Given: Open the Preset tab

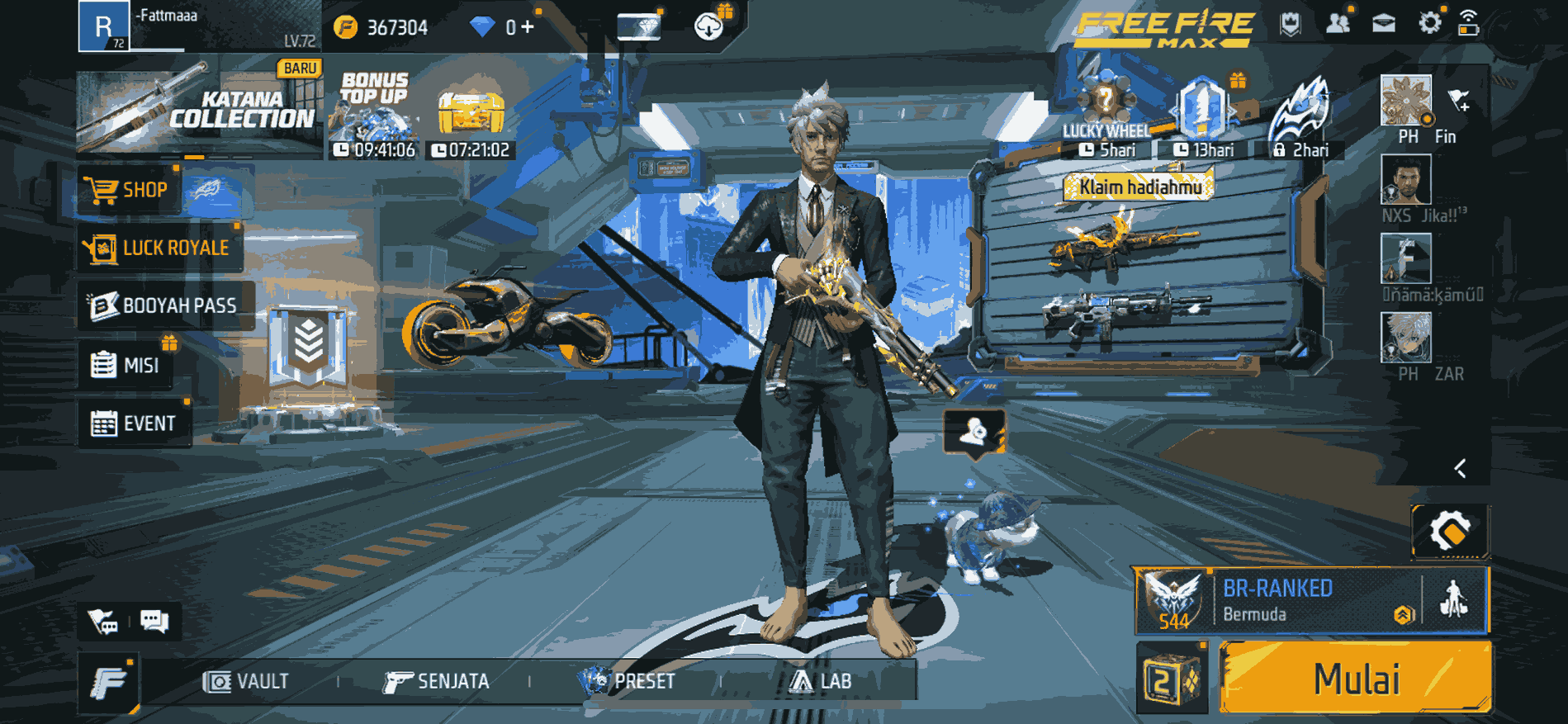Looking at the screenshot, I should [628, 681].
